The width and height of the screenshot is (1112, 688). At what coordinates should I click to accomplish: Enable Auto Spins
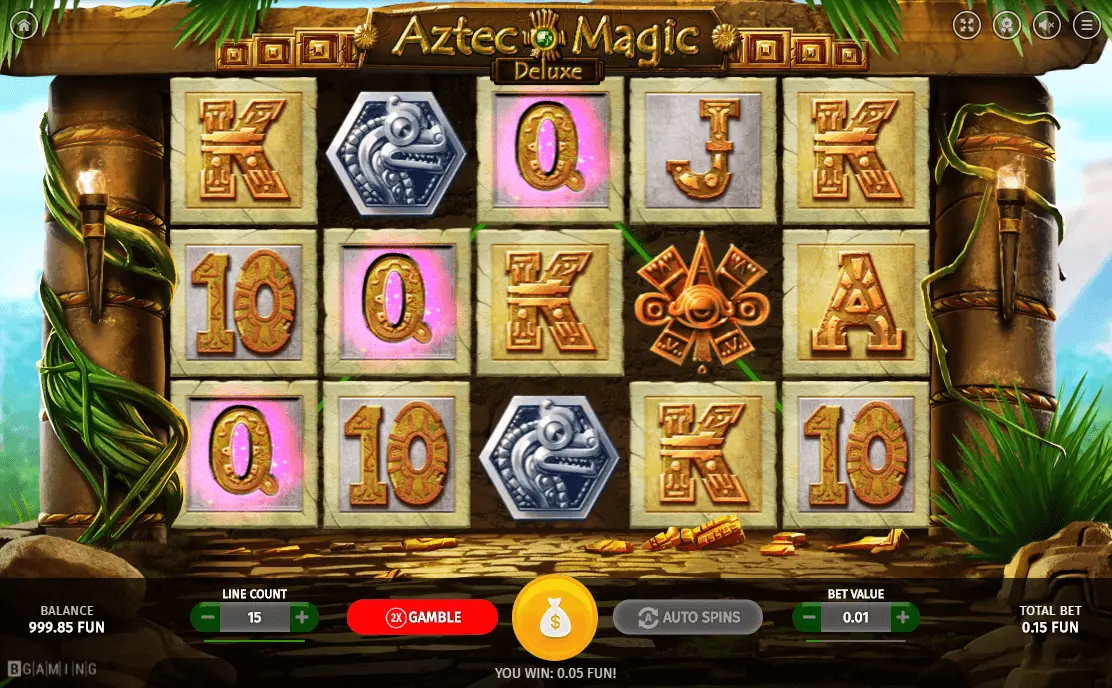[x=687, y=617]
